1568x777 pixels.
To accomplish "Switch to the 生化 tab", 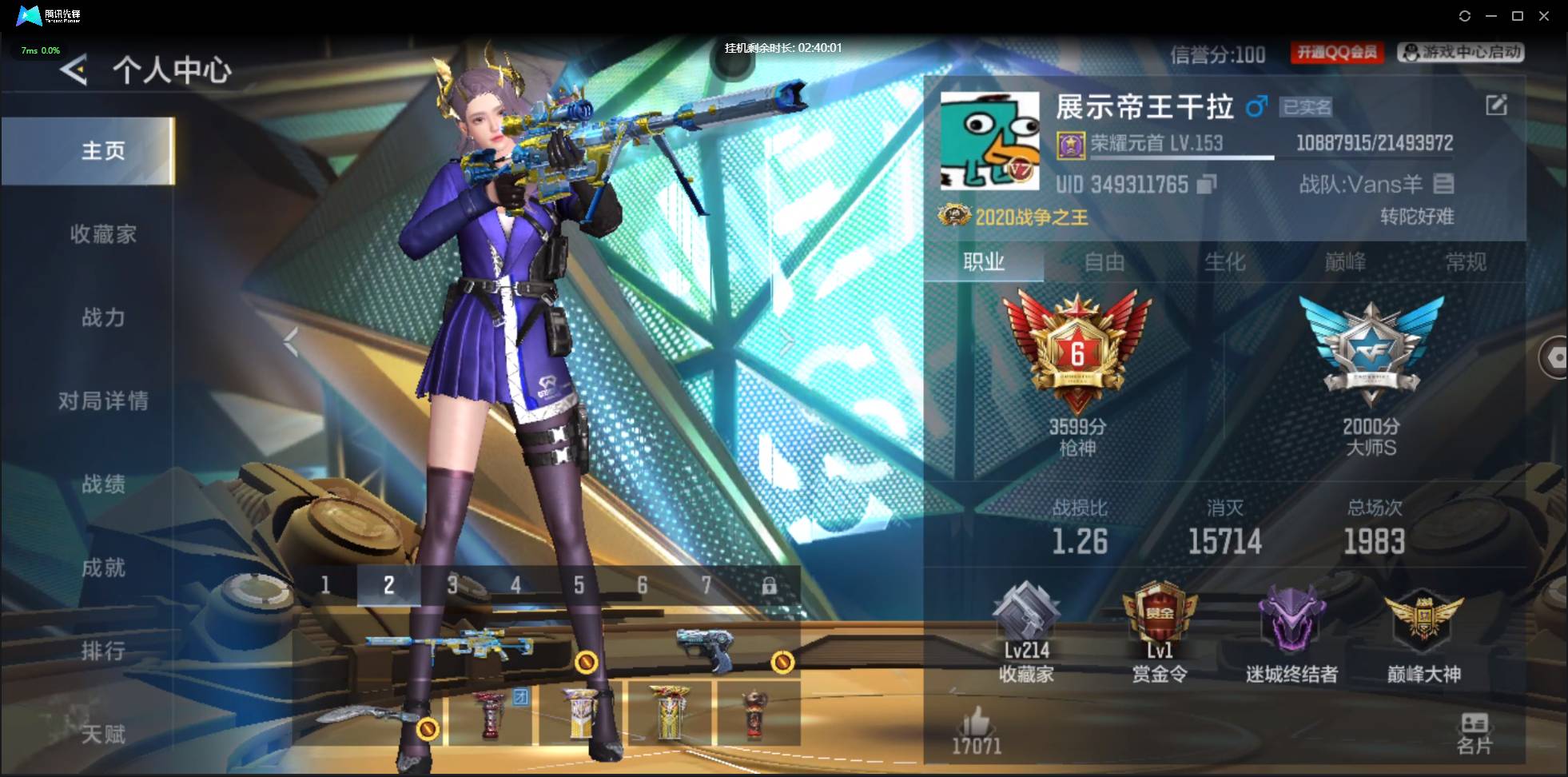I will coord(1225,262).
